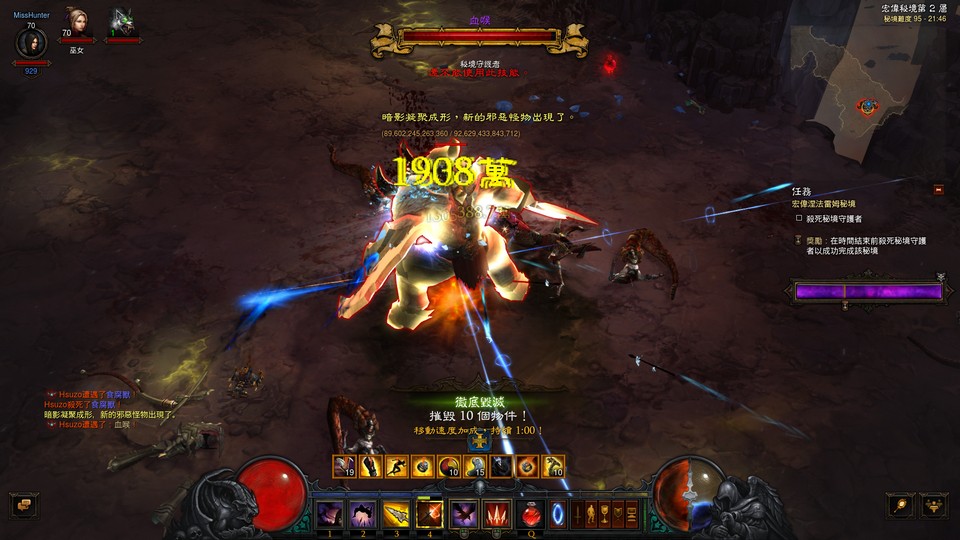Trigger the highlighted skill in slot 4

tap(430, 515)
